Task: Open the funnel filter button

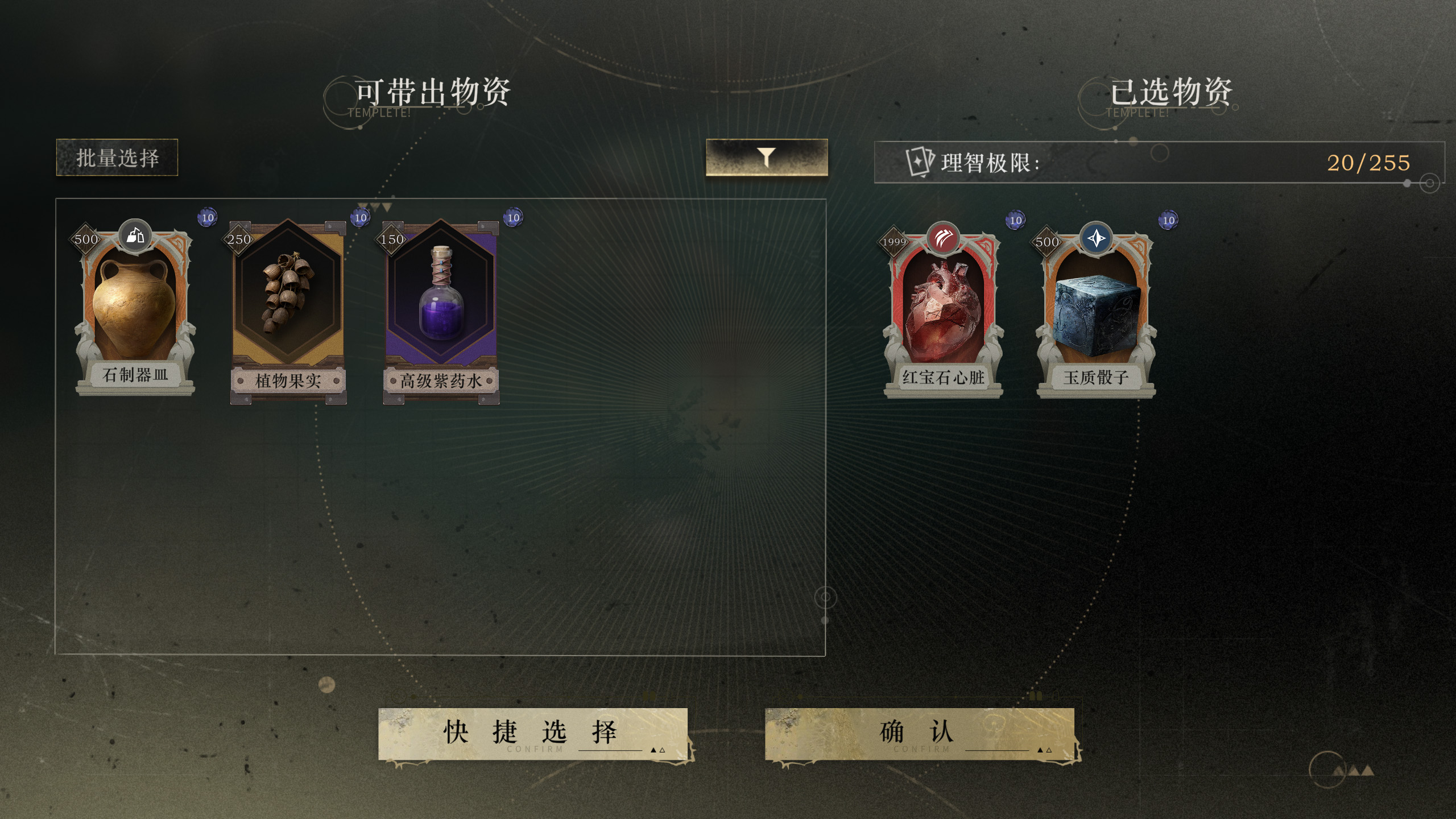Action: click(x=766, y=157)
